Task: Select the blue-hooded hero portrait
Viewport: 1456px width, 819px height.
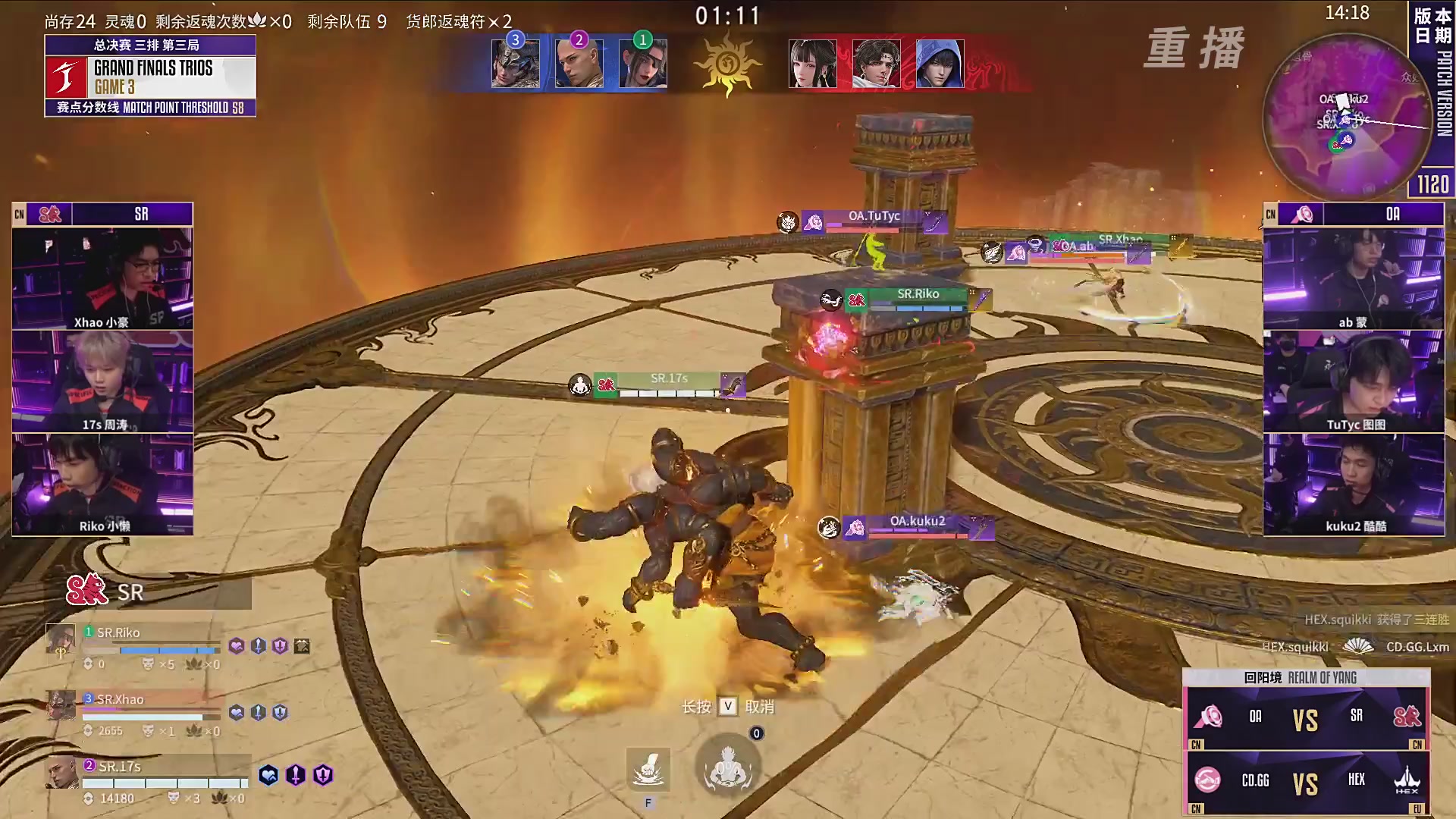Action: [940, 63]
